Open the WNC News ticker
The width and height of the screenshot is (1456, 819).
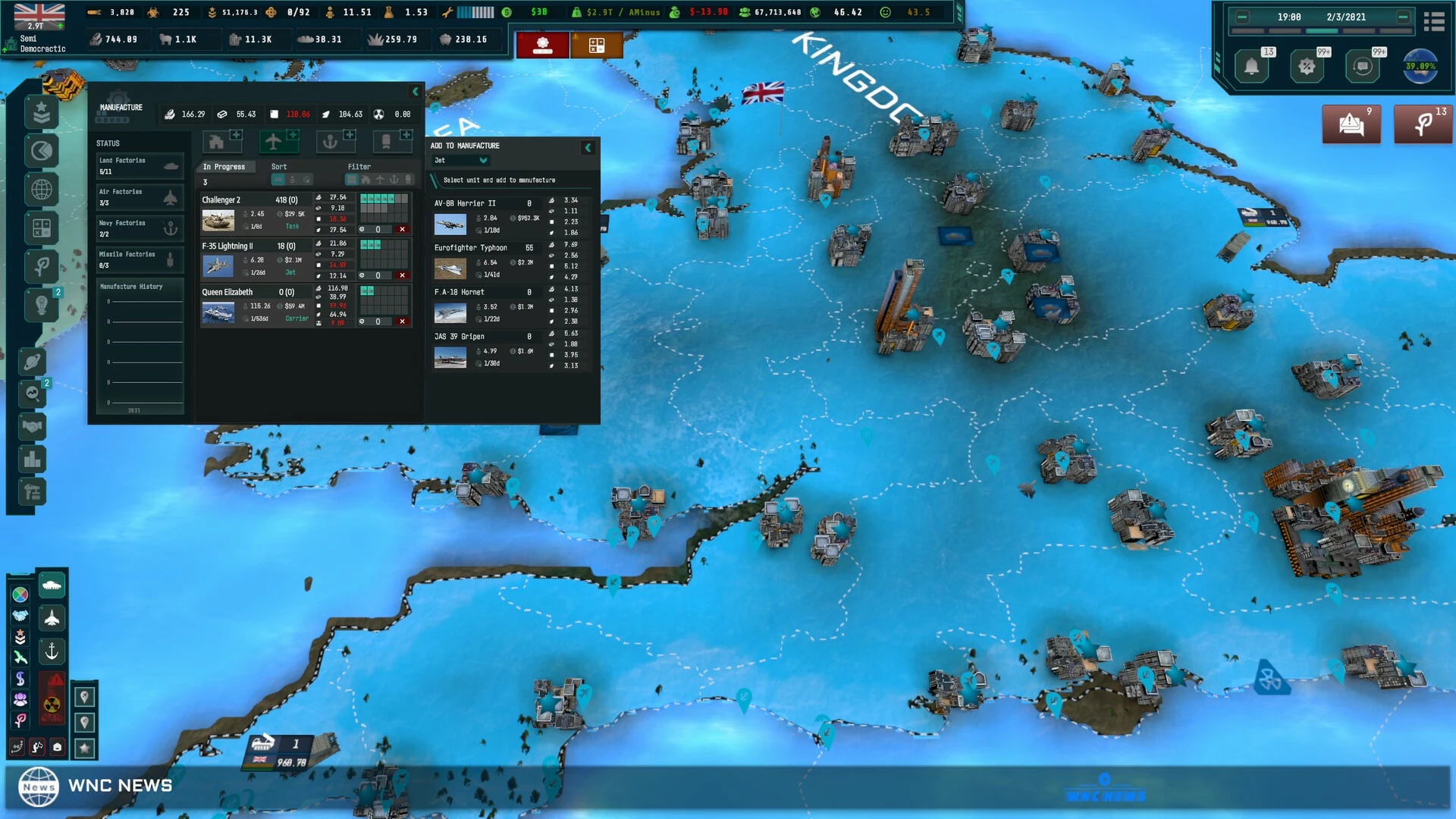(95, 786)
